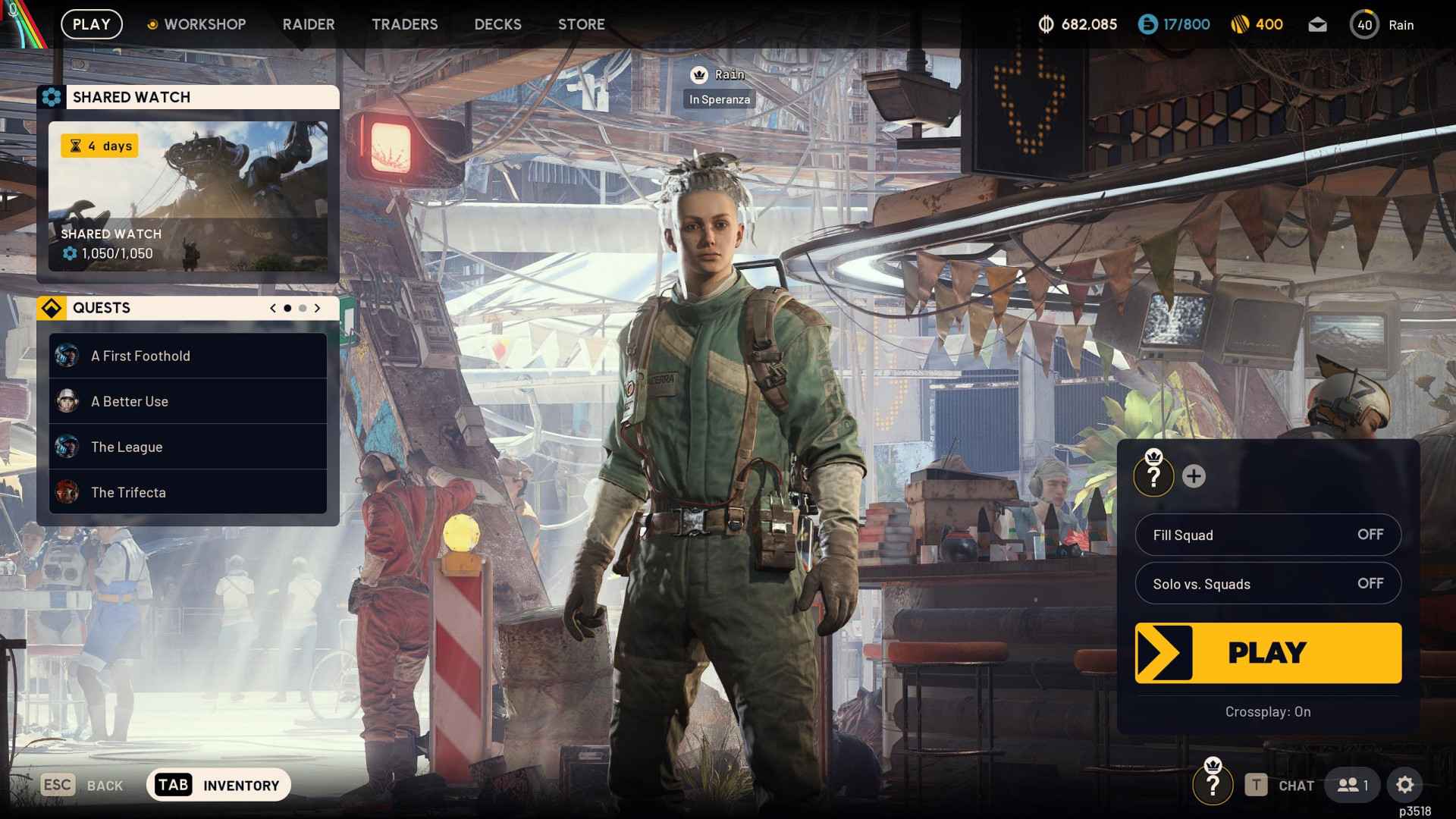Image resolution: width=1456 pixels, height=819 pixels.
Task: Click the squad members count icon
Action: pyautogui.click(x=1352, y=786)
